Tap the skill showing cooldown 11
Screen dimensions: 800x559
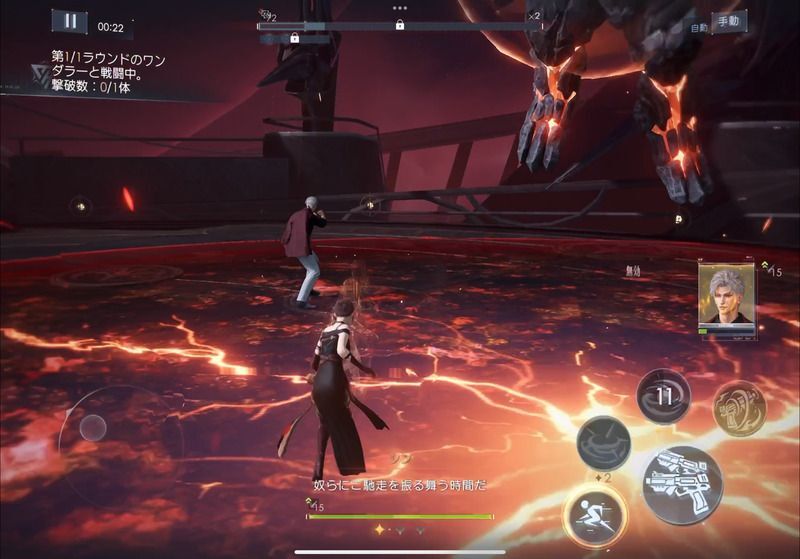click(x=663, y=396)
